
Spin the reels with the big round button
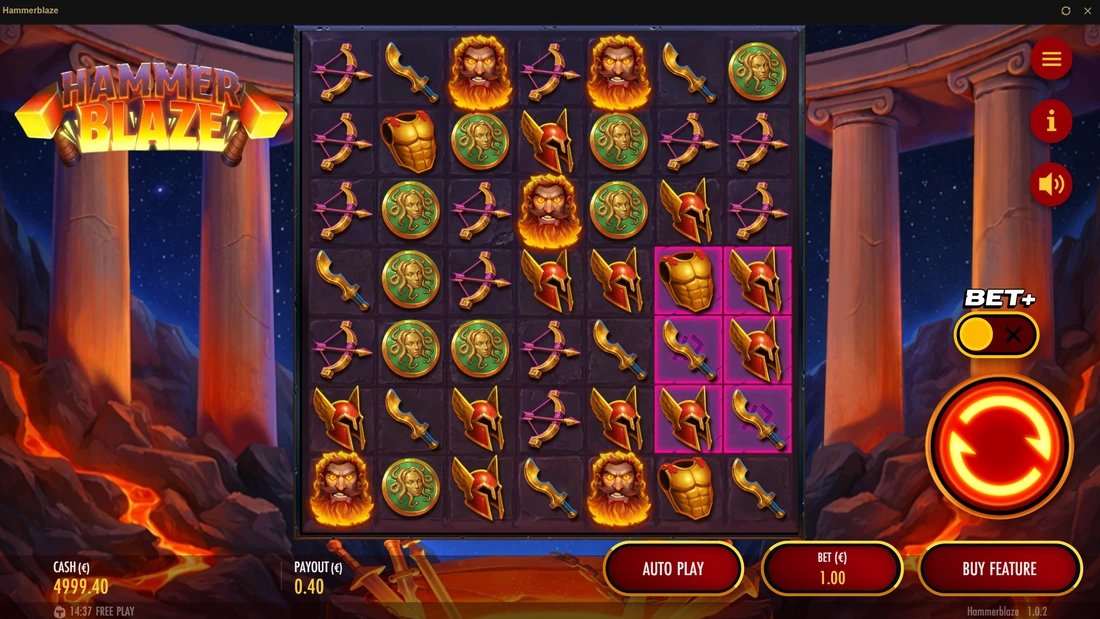999,446
